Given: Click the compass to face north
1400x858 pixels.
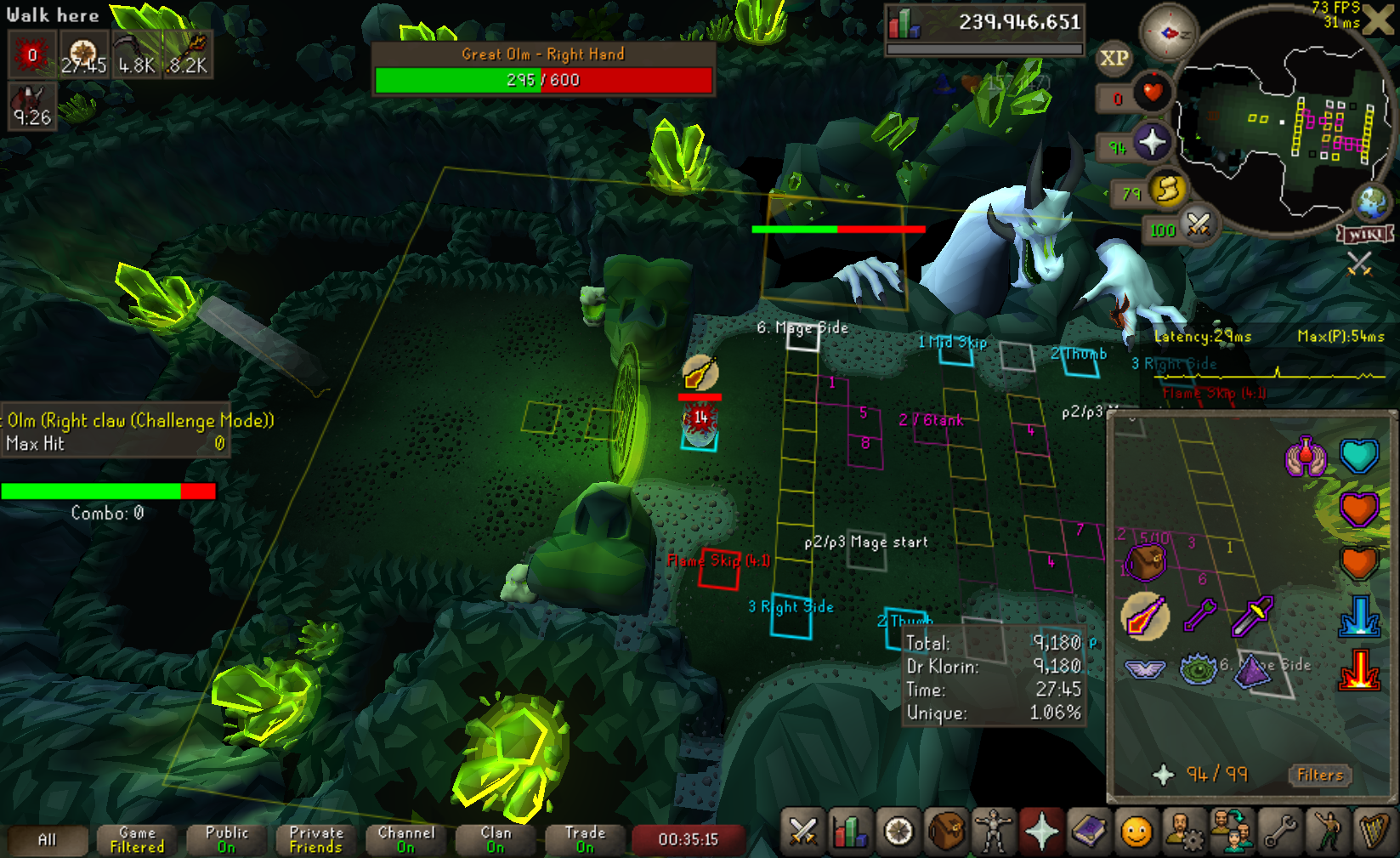Looking at the screenshot, I should tap(1169, 32).
